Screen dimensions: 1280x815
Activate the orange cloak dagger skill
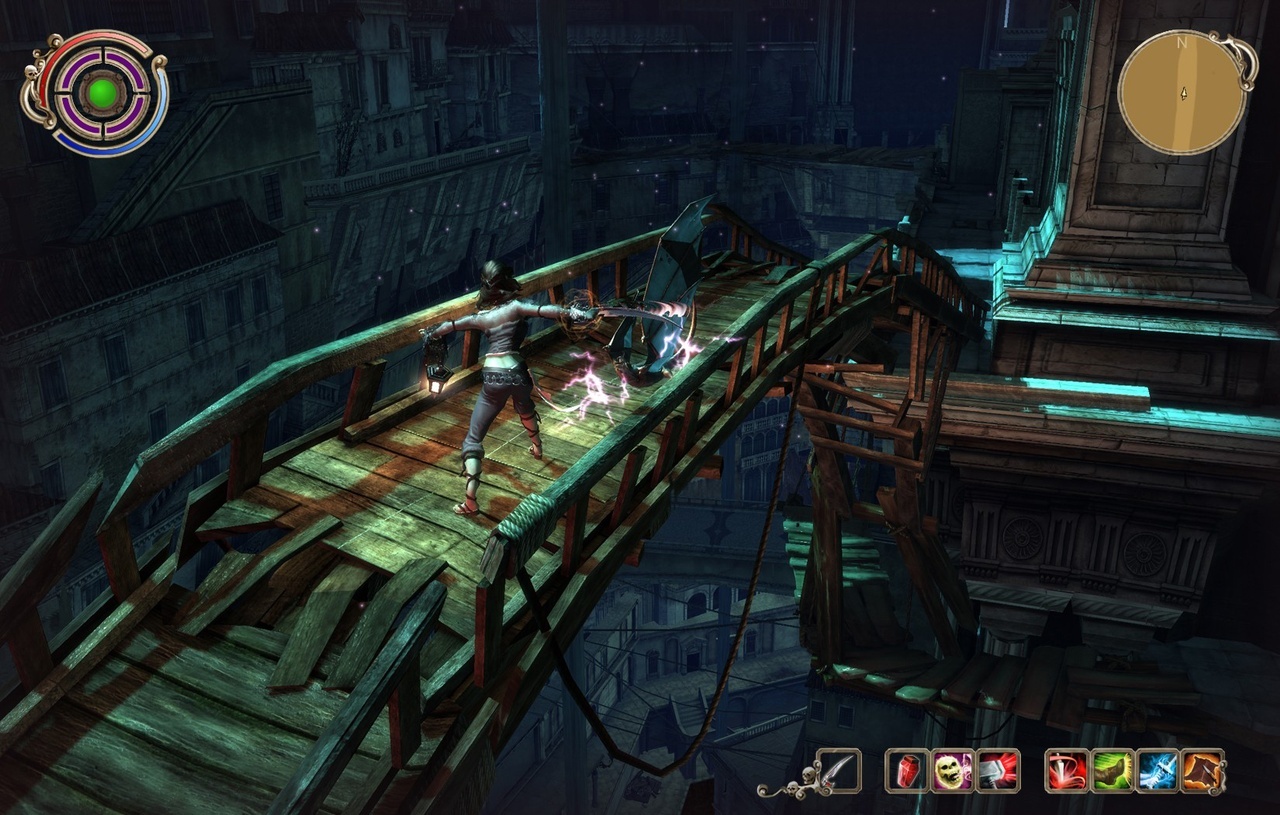pyautogui.click(x=1203, y=771)
